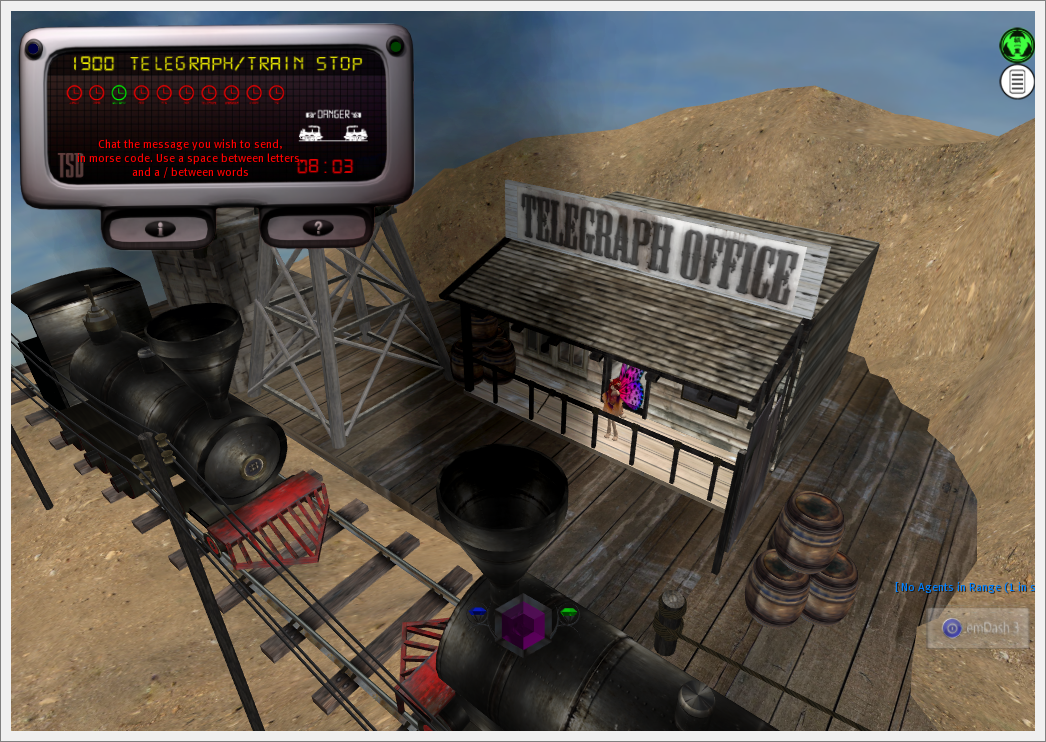Select the green highlighted clock icon
Image resolution: width=1046 pixels, height=742 pixels.
119,93
